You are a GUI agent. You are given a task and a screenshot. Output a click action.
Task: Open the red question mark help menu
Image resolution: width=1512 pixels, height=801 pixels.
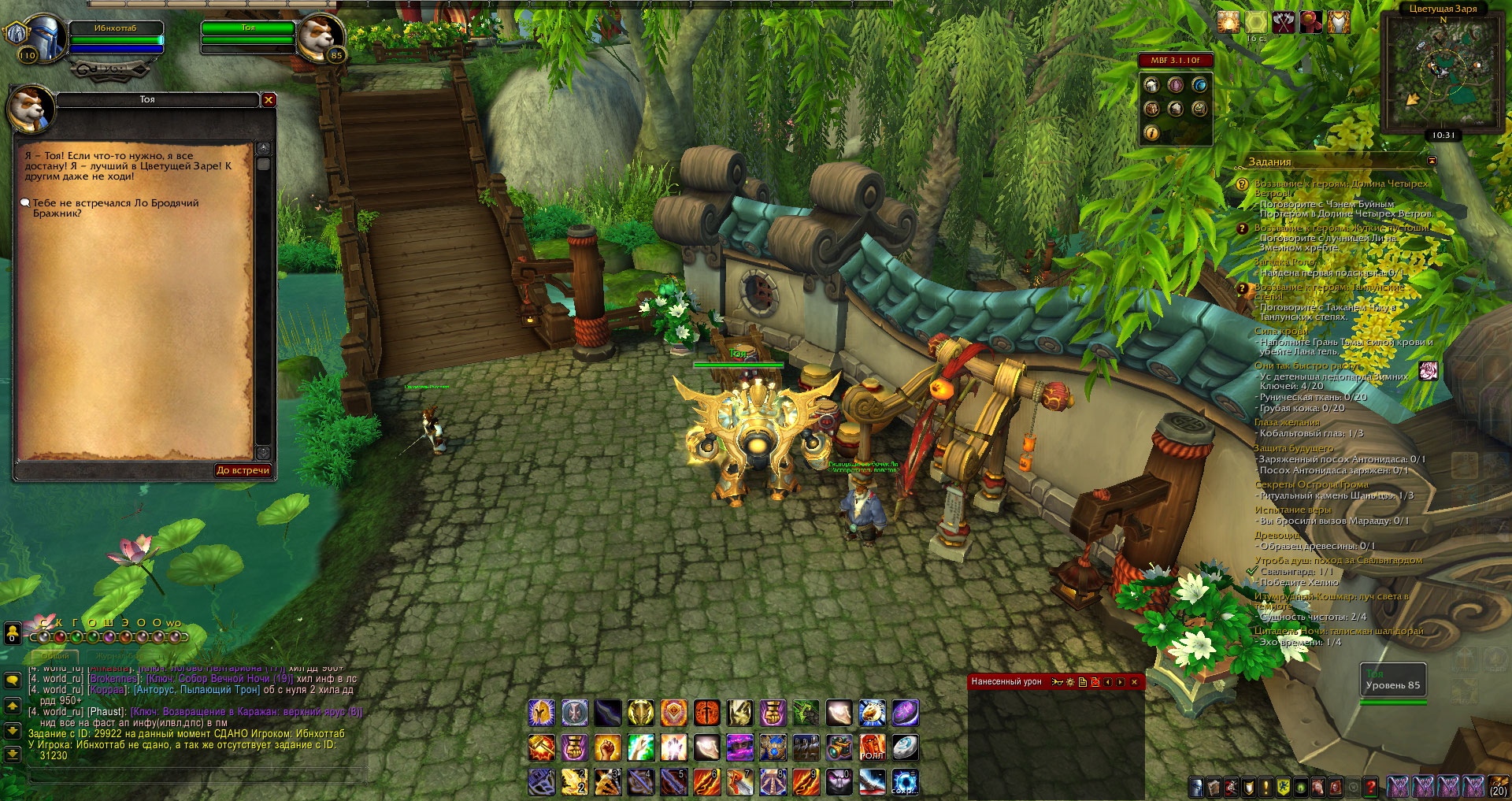[x=1370, y=786]
